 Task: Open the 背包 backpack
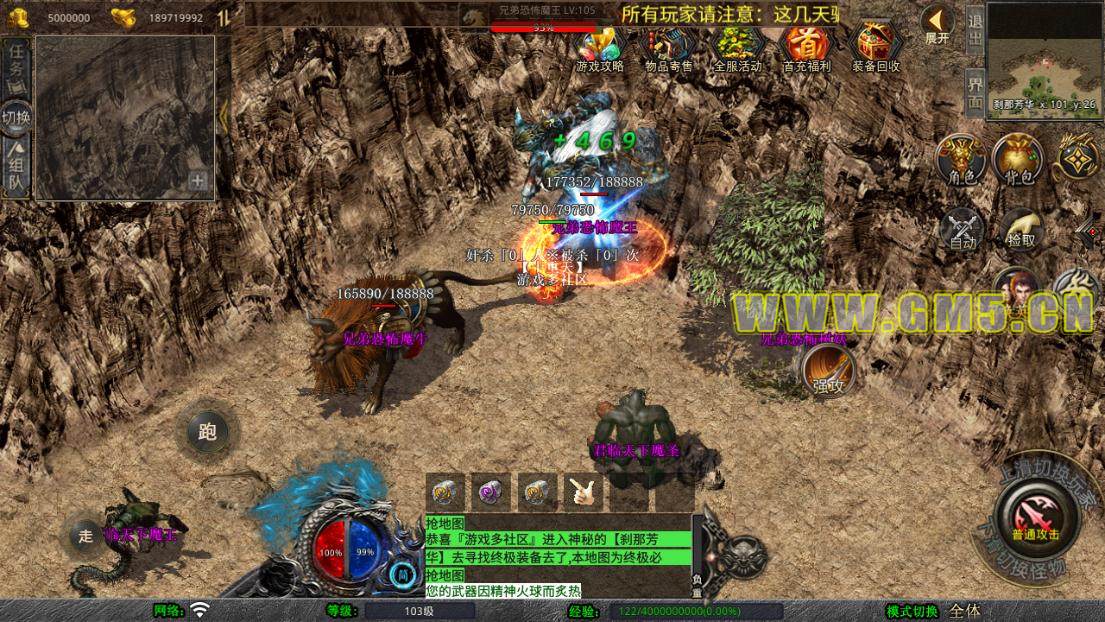pyautogui.click(x=1018, y=160)
